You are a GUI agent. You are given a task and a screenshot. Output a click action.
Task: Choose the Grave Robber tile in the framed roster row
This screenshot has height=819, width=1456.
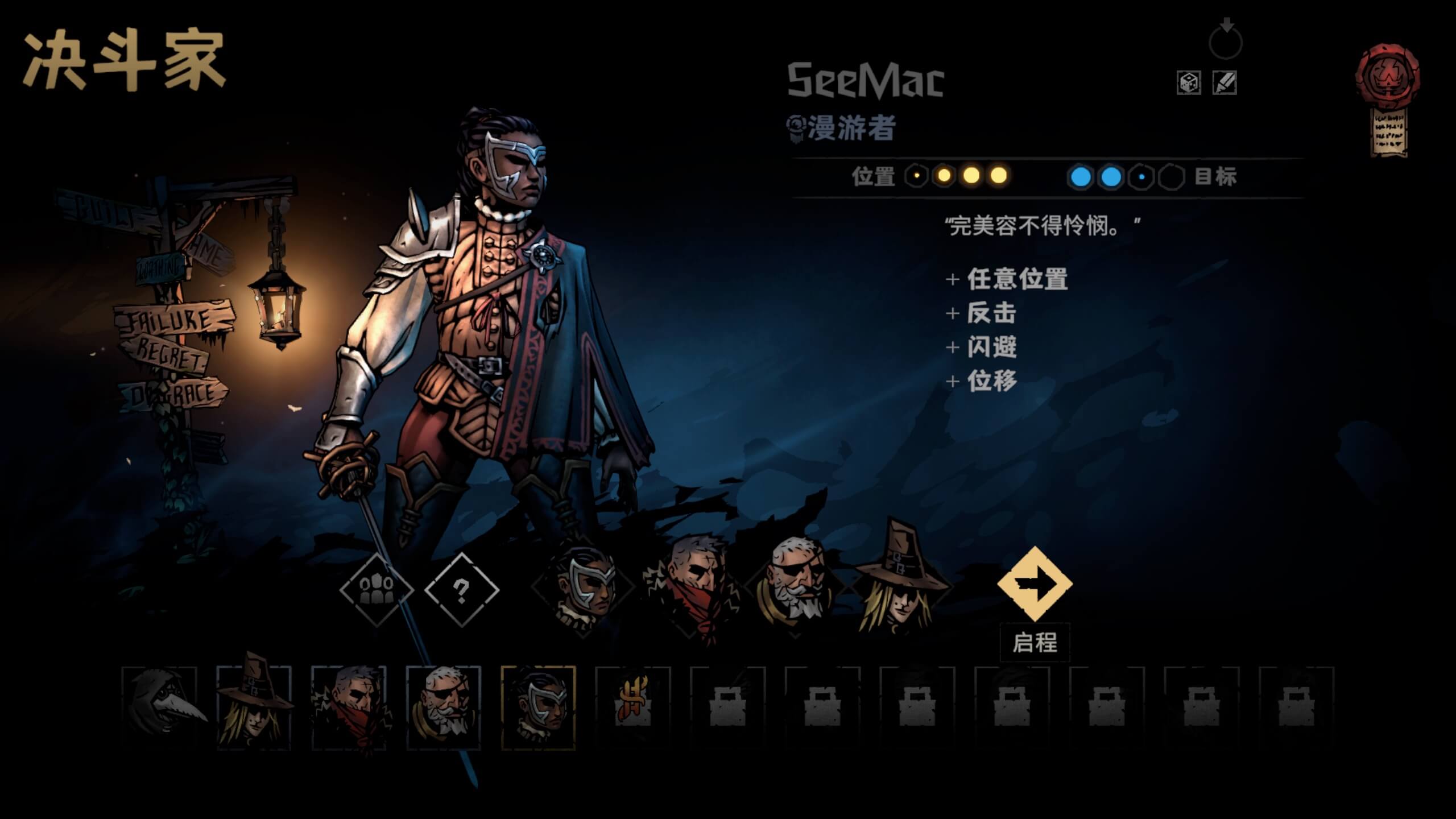click(254, 708)
